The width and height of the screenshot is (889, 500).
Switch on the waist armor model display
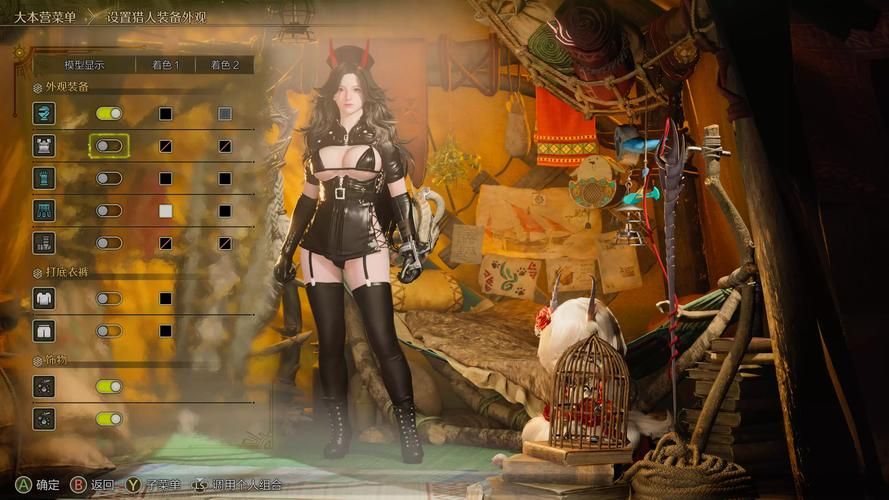[x=109, y=211]
